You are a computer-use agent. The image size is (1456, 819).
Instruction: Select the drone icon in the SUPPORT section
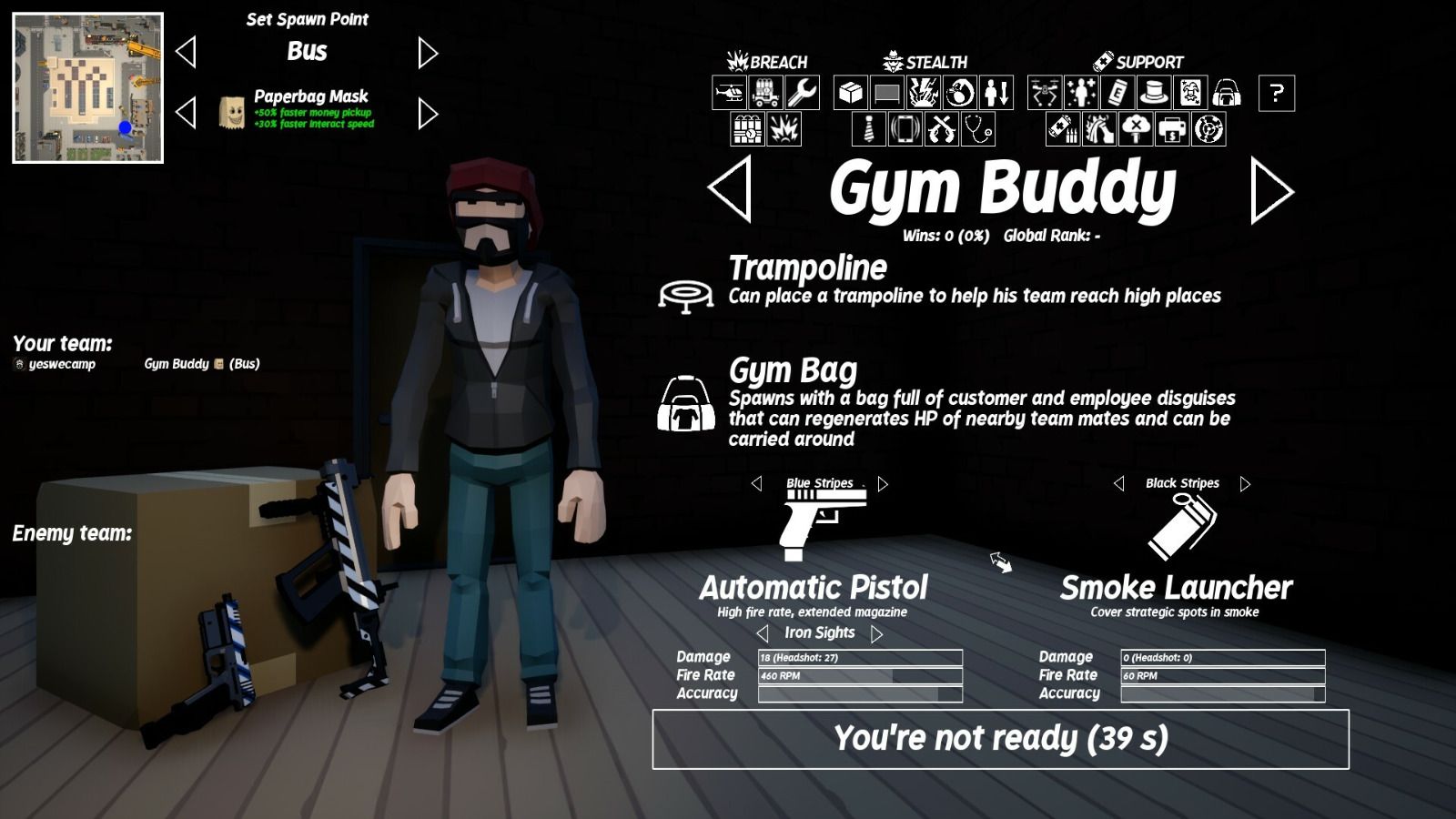pyautogui.click(x=1046, y=94)
